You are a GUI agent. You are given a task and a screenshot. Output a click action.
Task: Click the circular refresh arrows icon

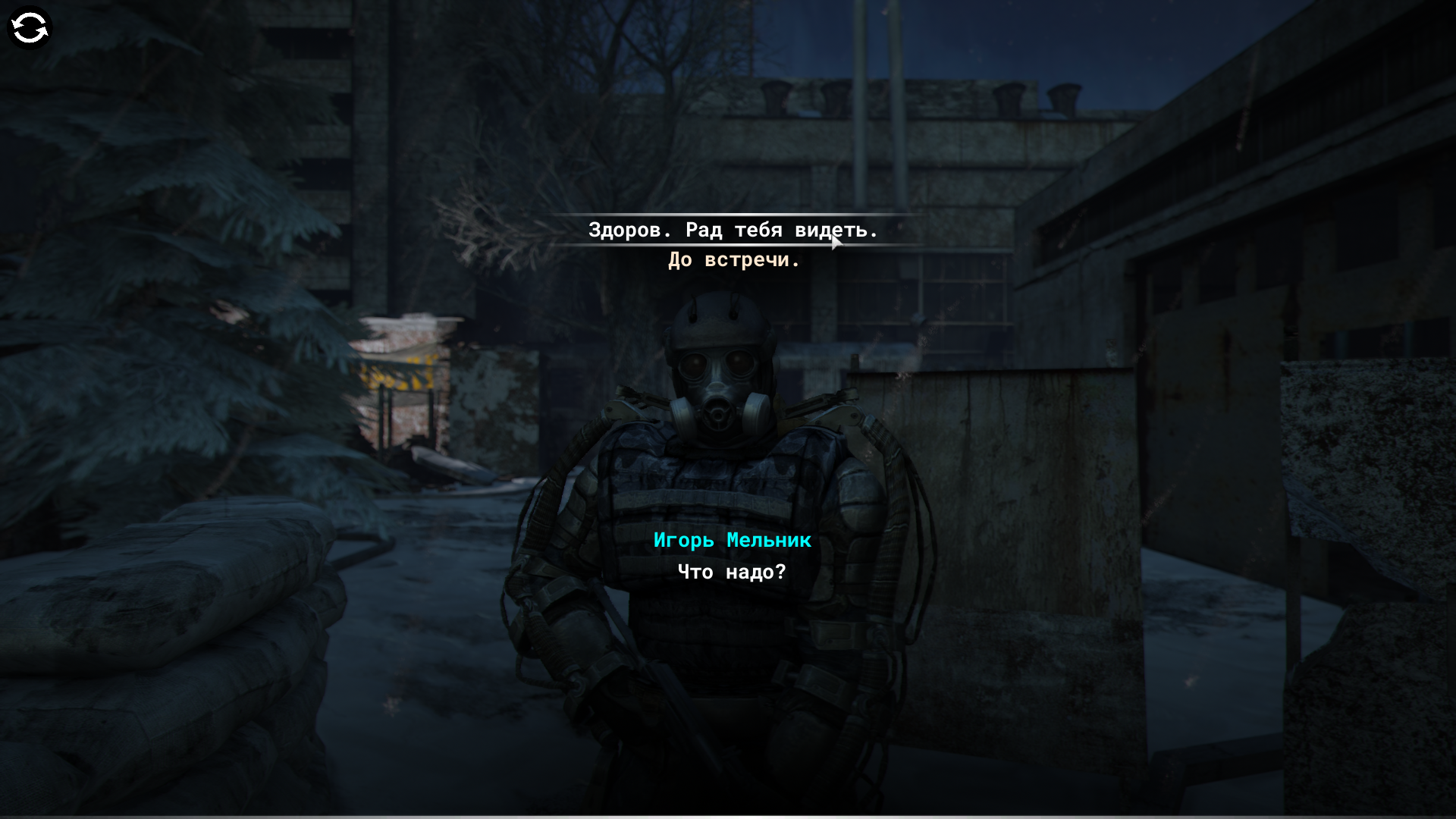tap(30, 29)
